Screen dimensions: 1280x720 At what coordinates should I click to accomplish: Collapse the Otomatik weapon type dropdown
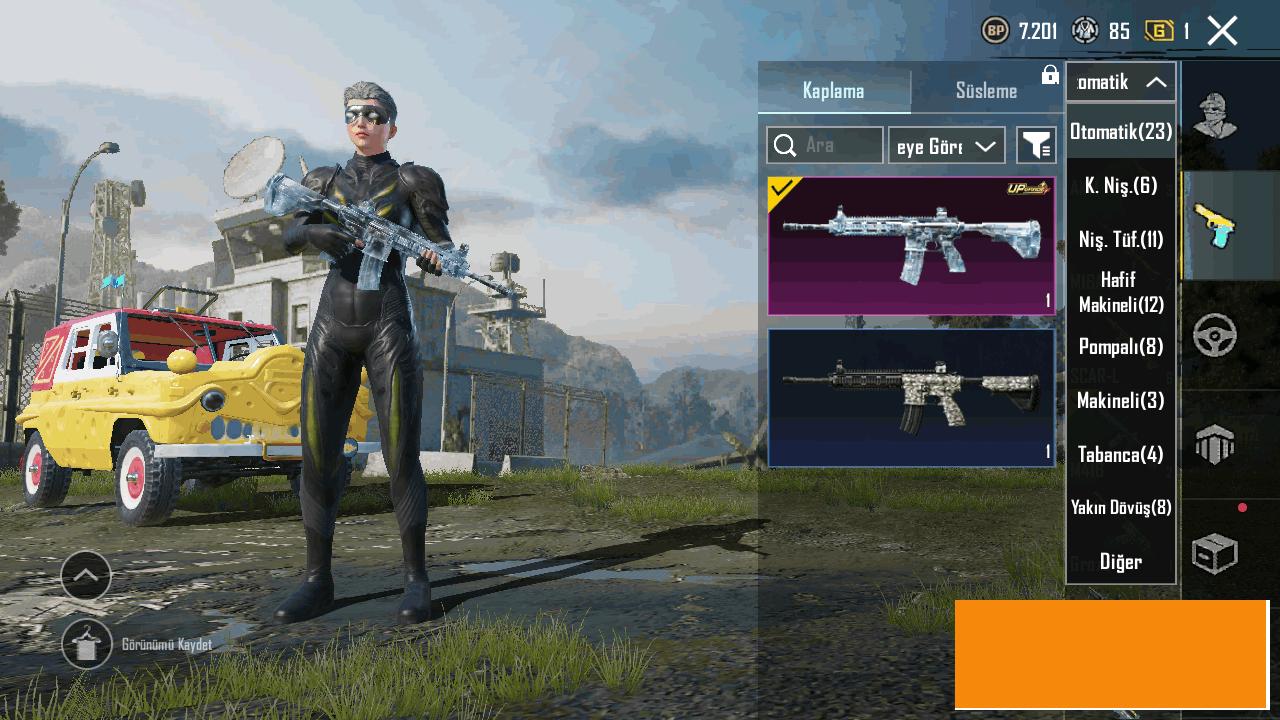[1120, 82]
